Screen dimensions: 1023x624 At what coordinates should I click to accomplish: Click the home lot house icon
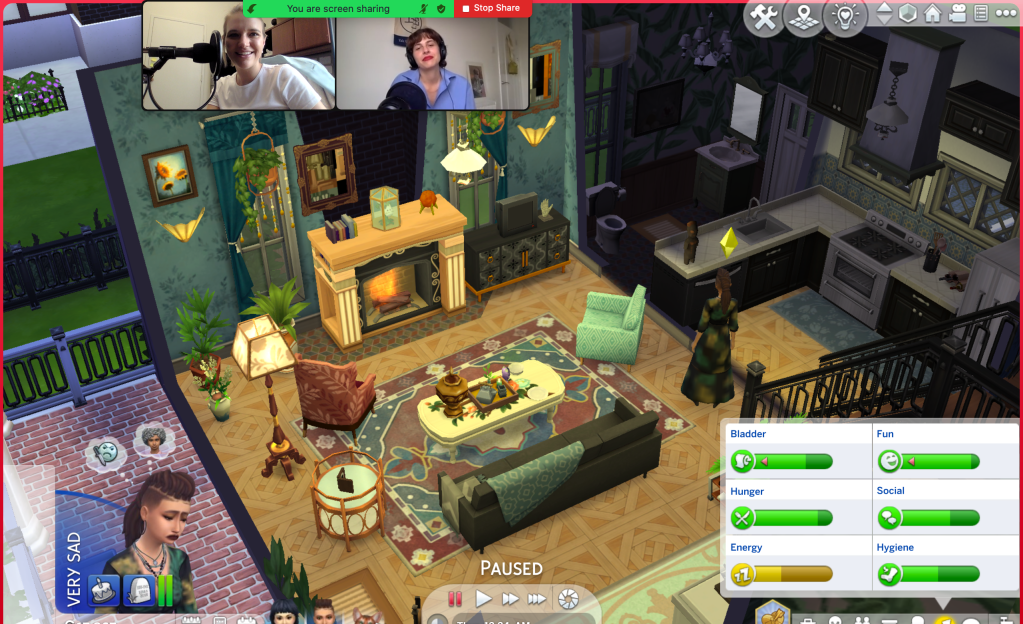(x=933, y=15)
